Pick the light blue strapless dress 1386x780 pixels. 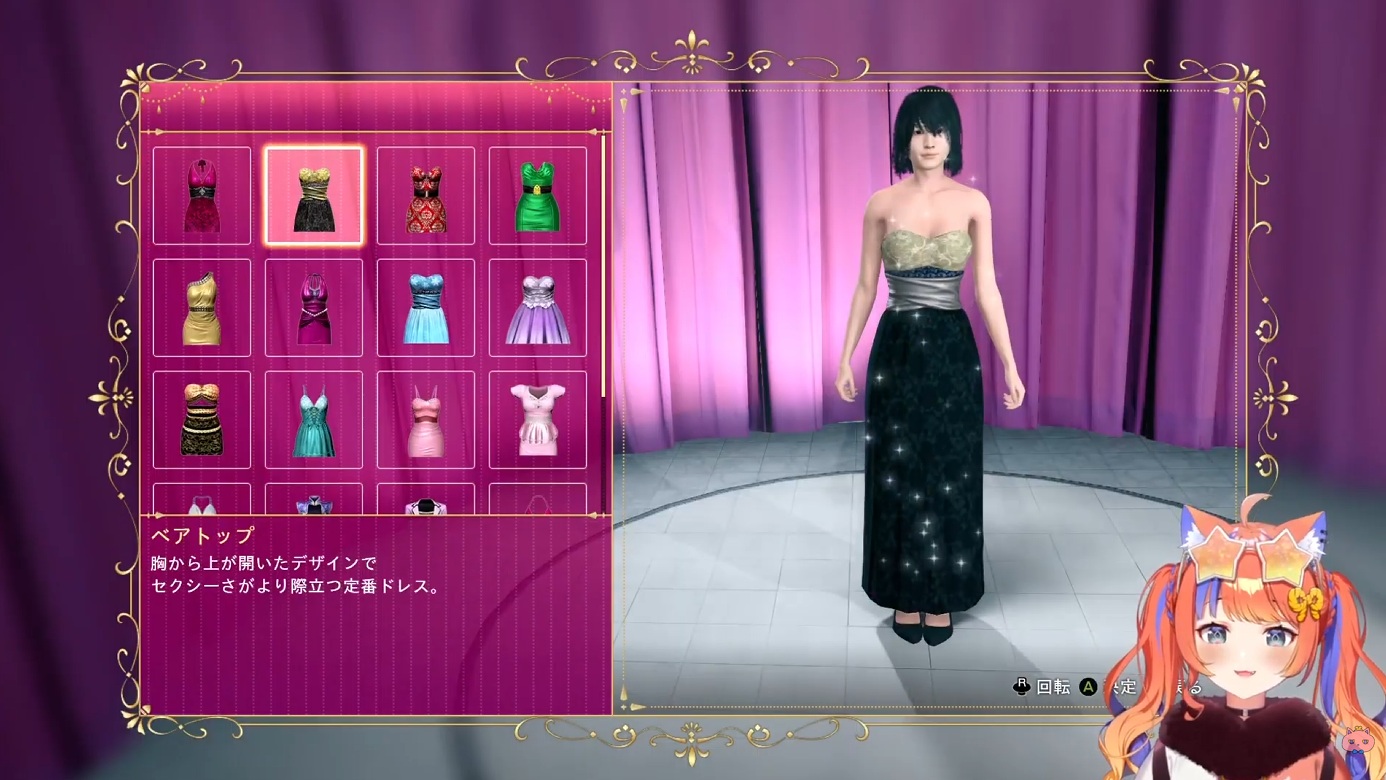tap(426, 308)
